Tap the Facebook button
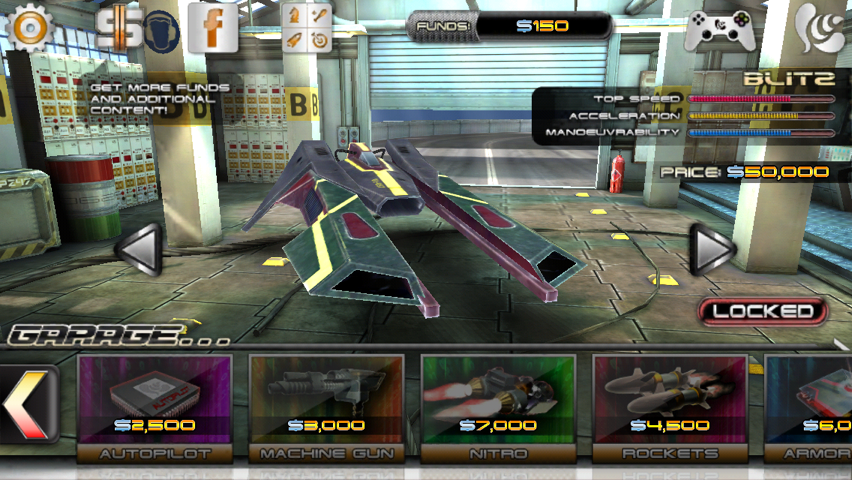This screenshot has height=480, width=852. click(x=214, y=28)
